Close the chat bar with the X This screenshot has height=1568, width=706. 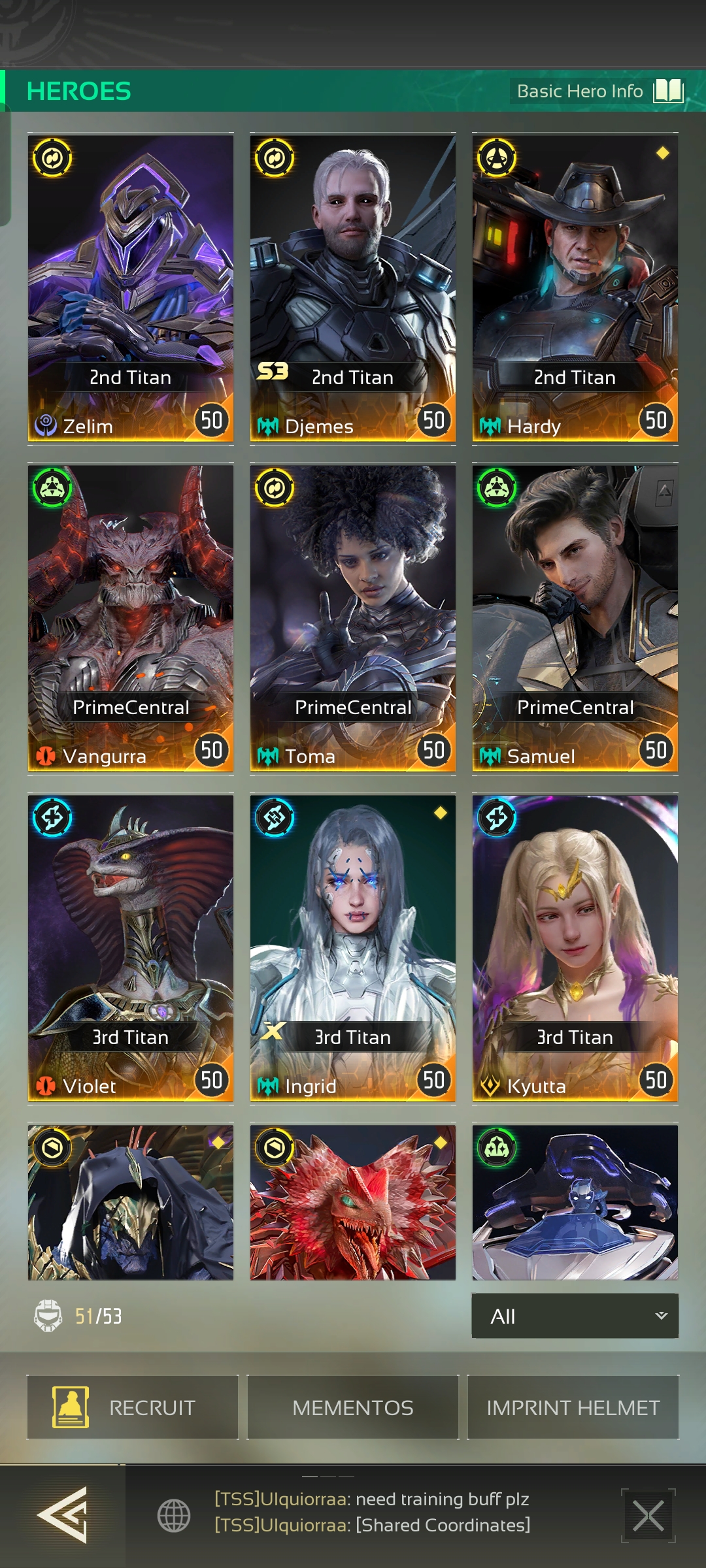648,1515
